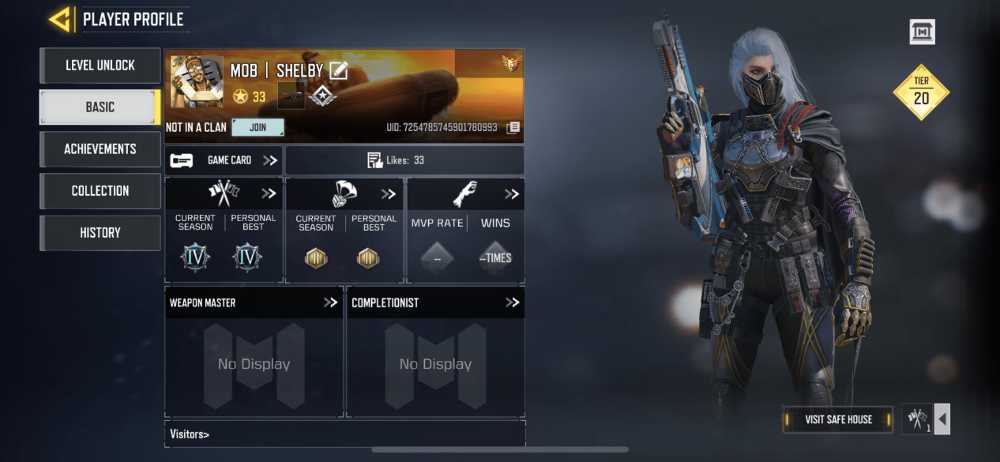Screen dimensions: 1000x462
Task: Copy the player UID
Action: tap(513, 128)
